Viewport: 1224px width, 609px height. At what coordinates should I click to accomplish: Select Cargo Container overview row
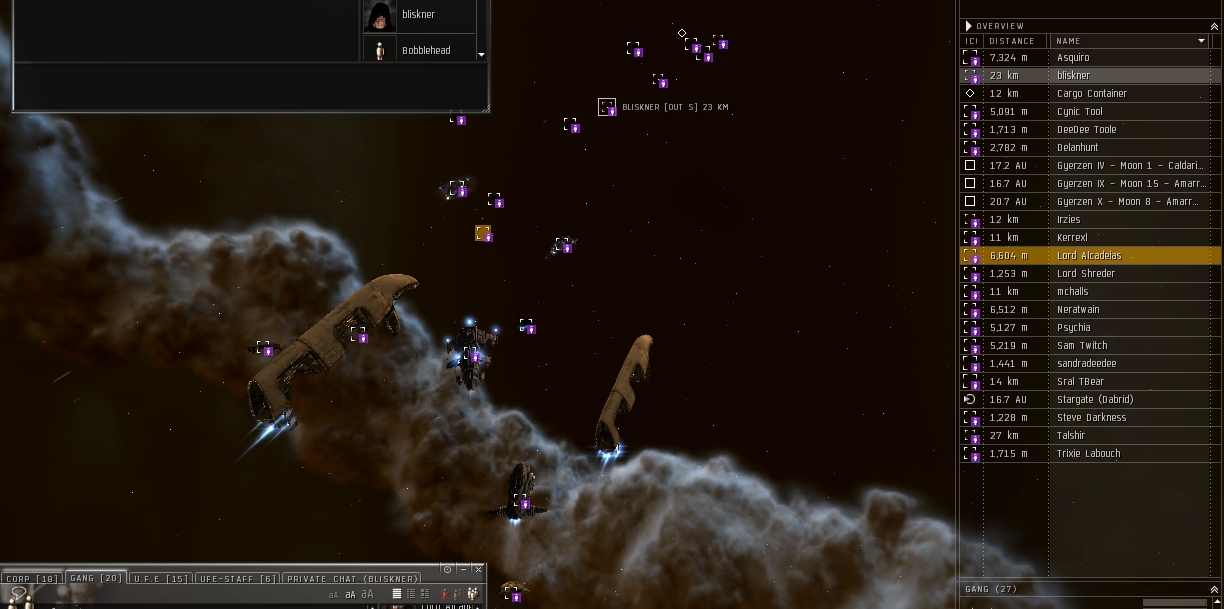(1091, 94)
